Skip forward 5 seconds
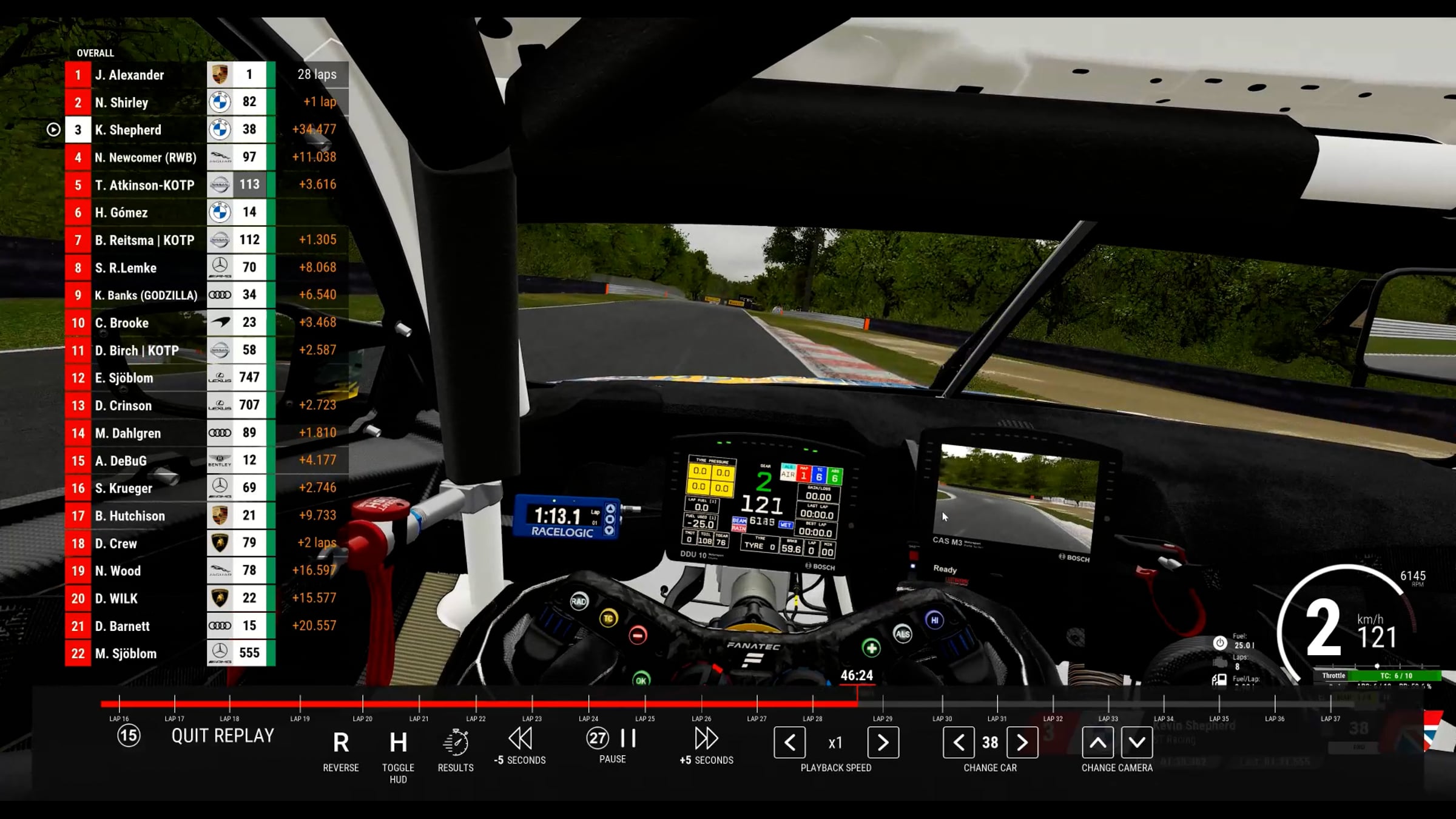The height and width of the screenshot is (819, 1456). 706,740
